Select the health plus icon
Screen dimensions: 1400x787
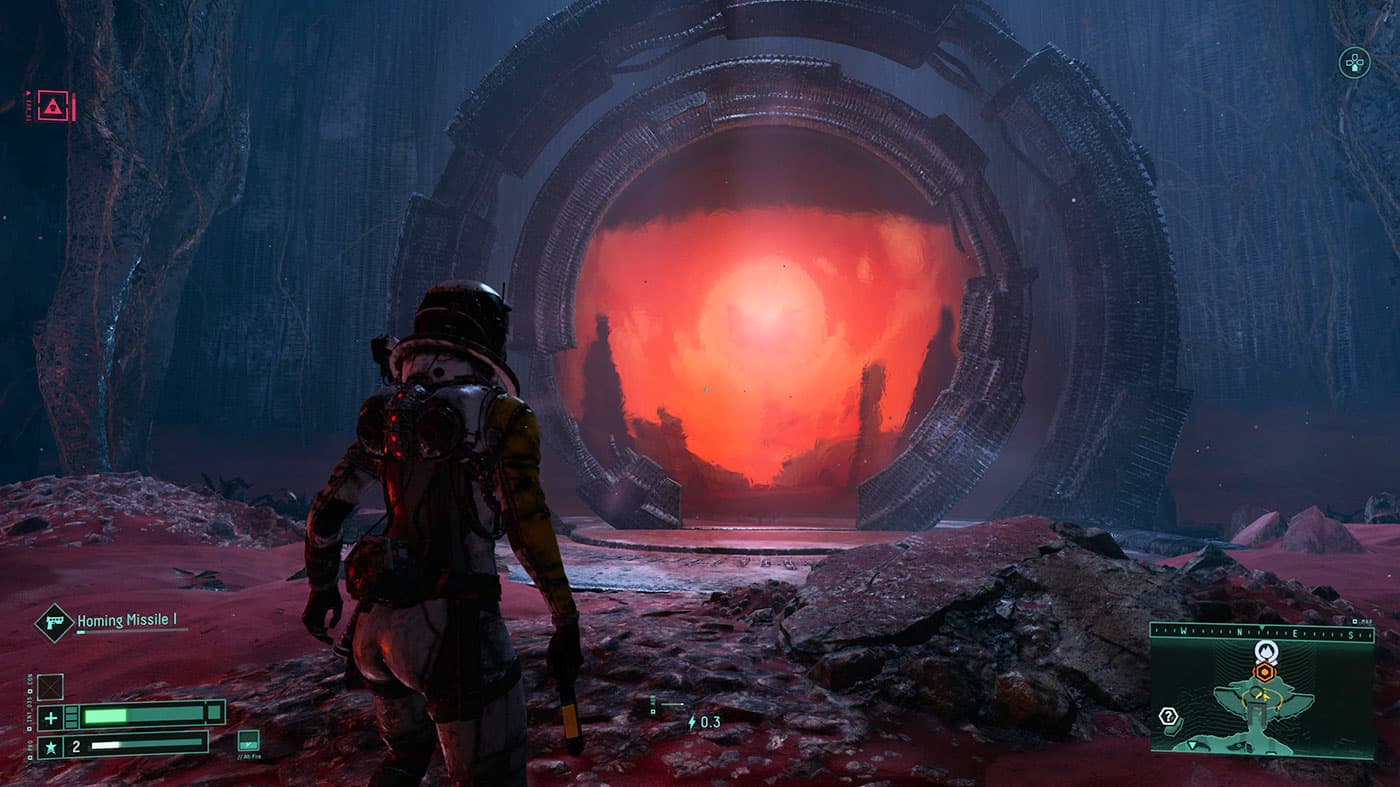(x=50, y=718)
